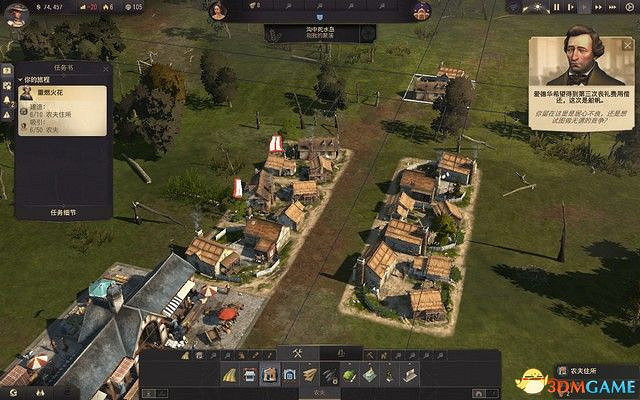Close the quest book panel
The width and height of the screenshot is (640, 400).
point(104,68)
